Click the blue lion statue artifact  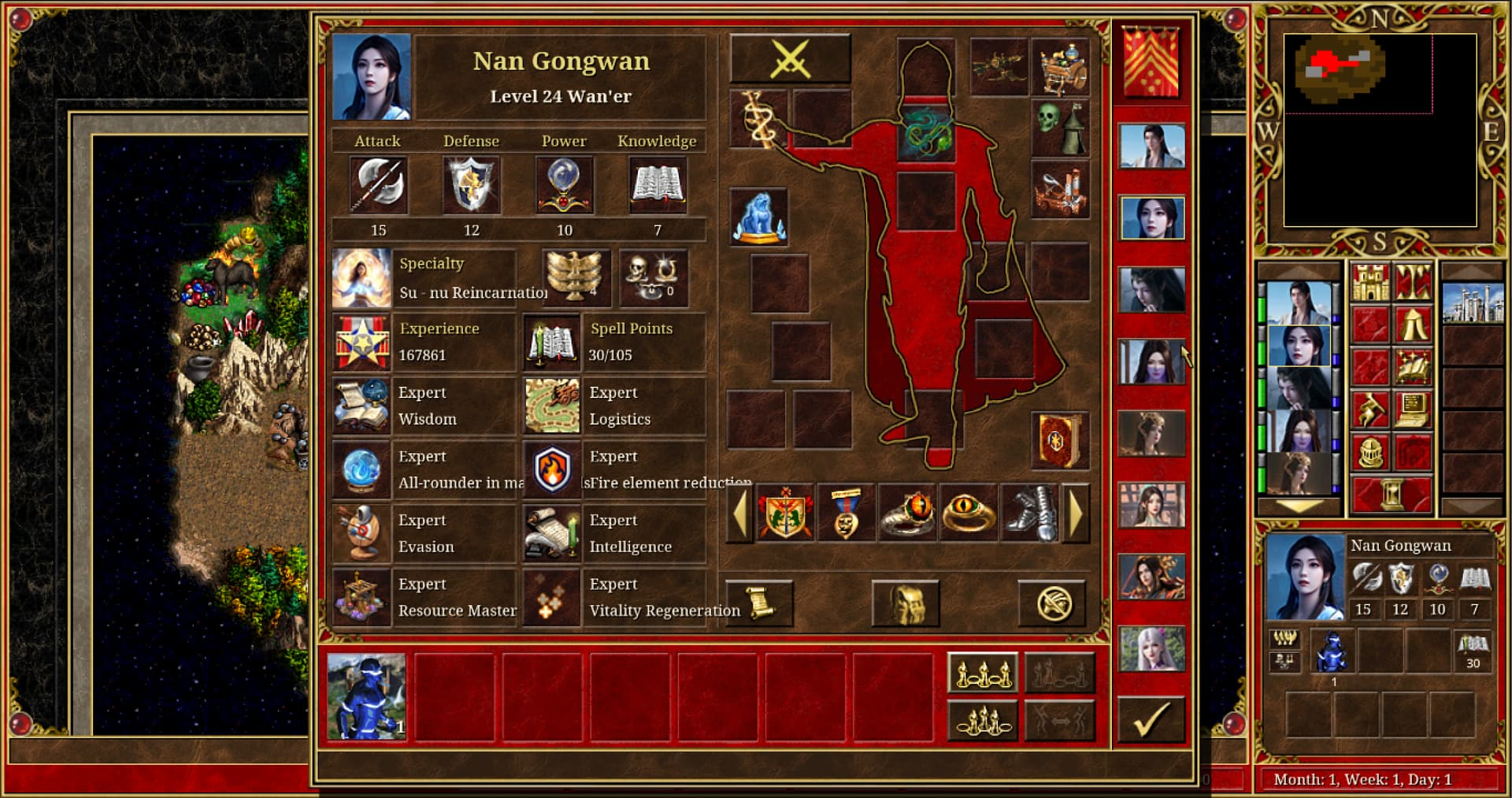point(758,217)
